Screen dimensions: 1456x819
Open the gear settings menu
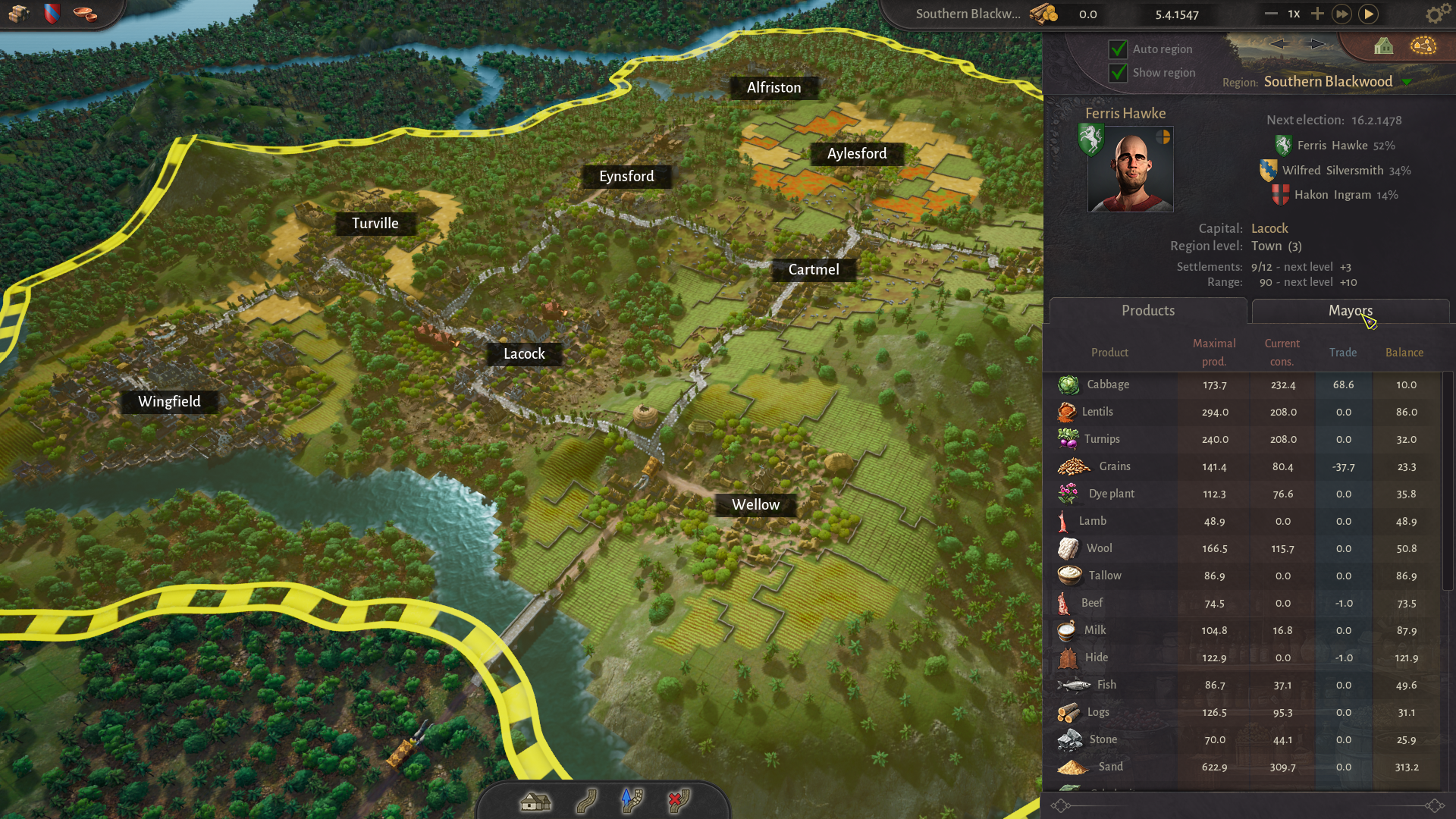click(x=1434, y=14)
